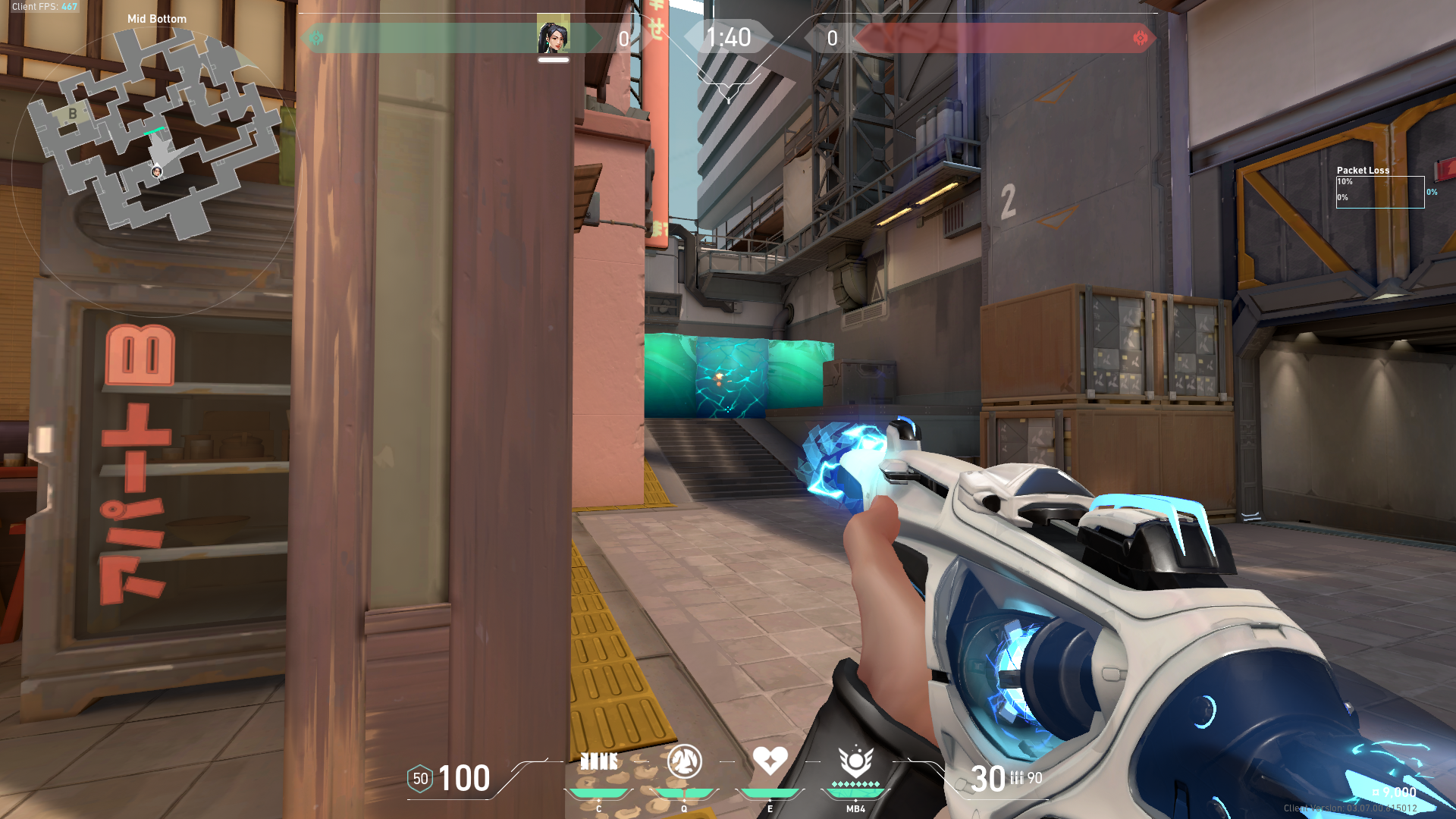
Task: Use the Healing Orb heart ability
Action: pos(770,760)
